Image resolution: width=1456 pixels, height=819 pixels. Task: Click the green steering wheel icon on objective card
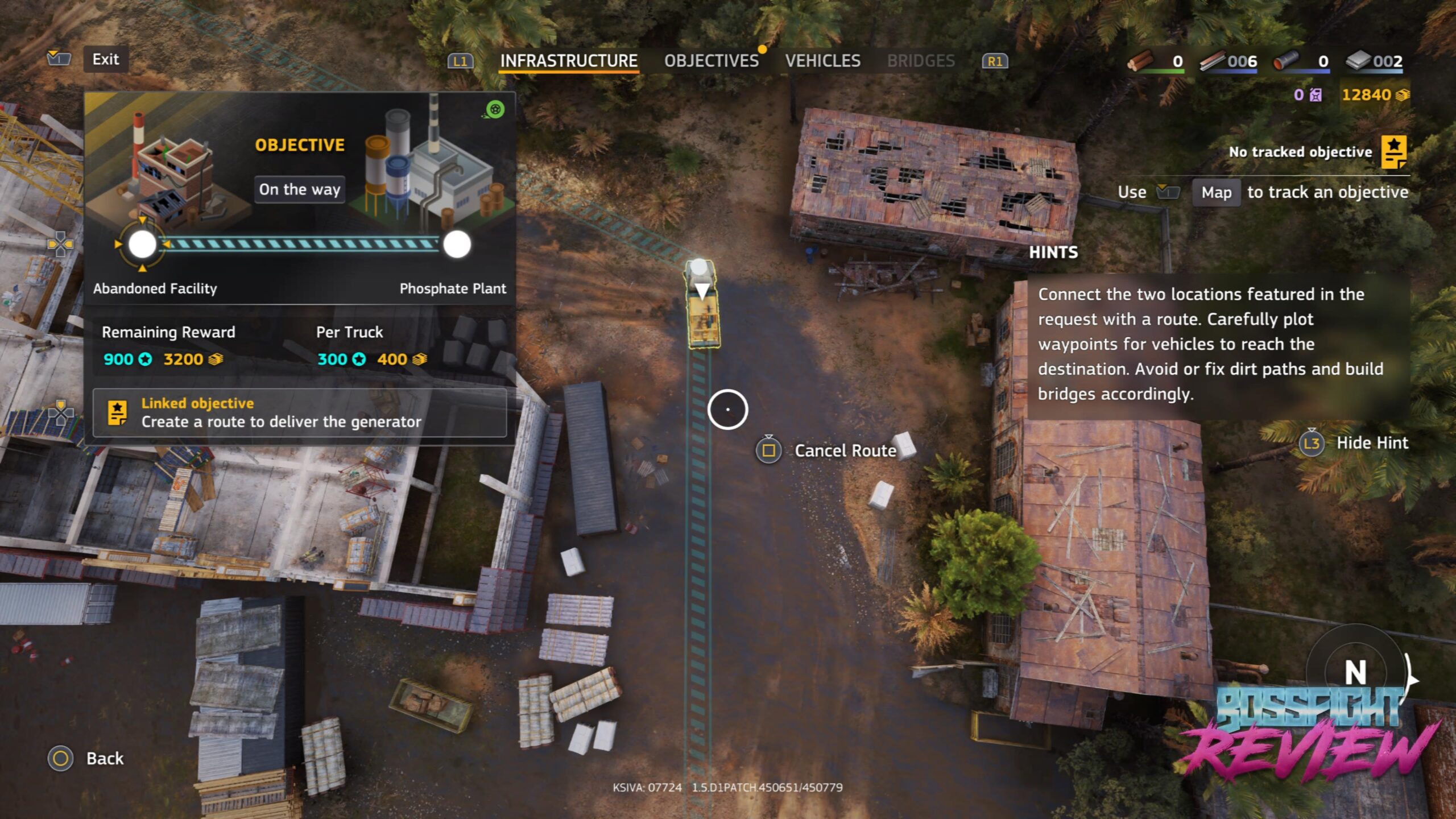pos(495,109)
